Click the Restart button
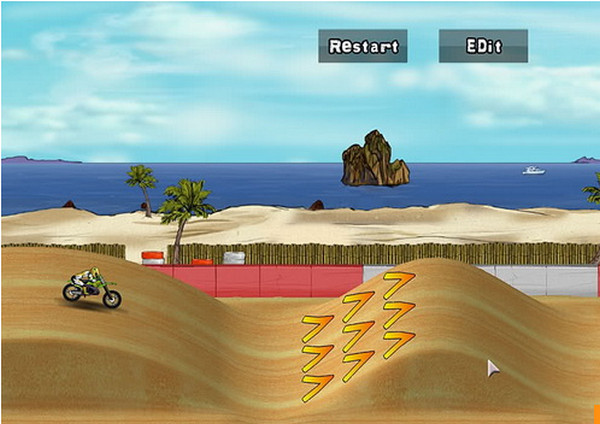This screenshot has height=424, width=600. pyautogui.click(x=363, y=46)
